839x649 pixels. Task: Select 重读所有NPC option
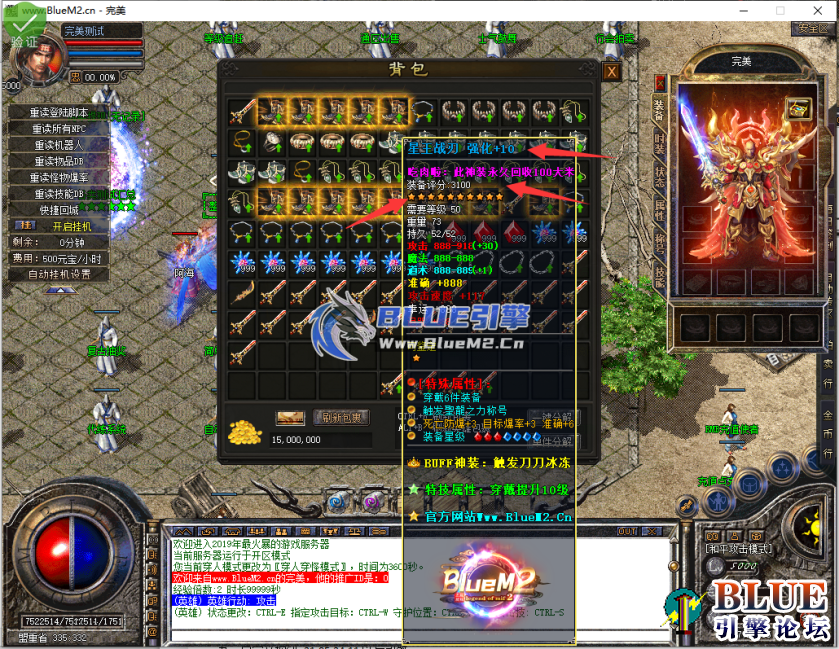[x=59, y=129]
